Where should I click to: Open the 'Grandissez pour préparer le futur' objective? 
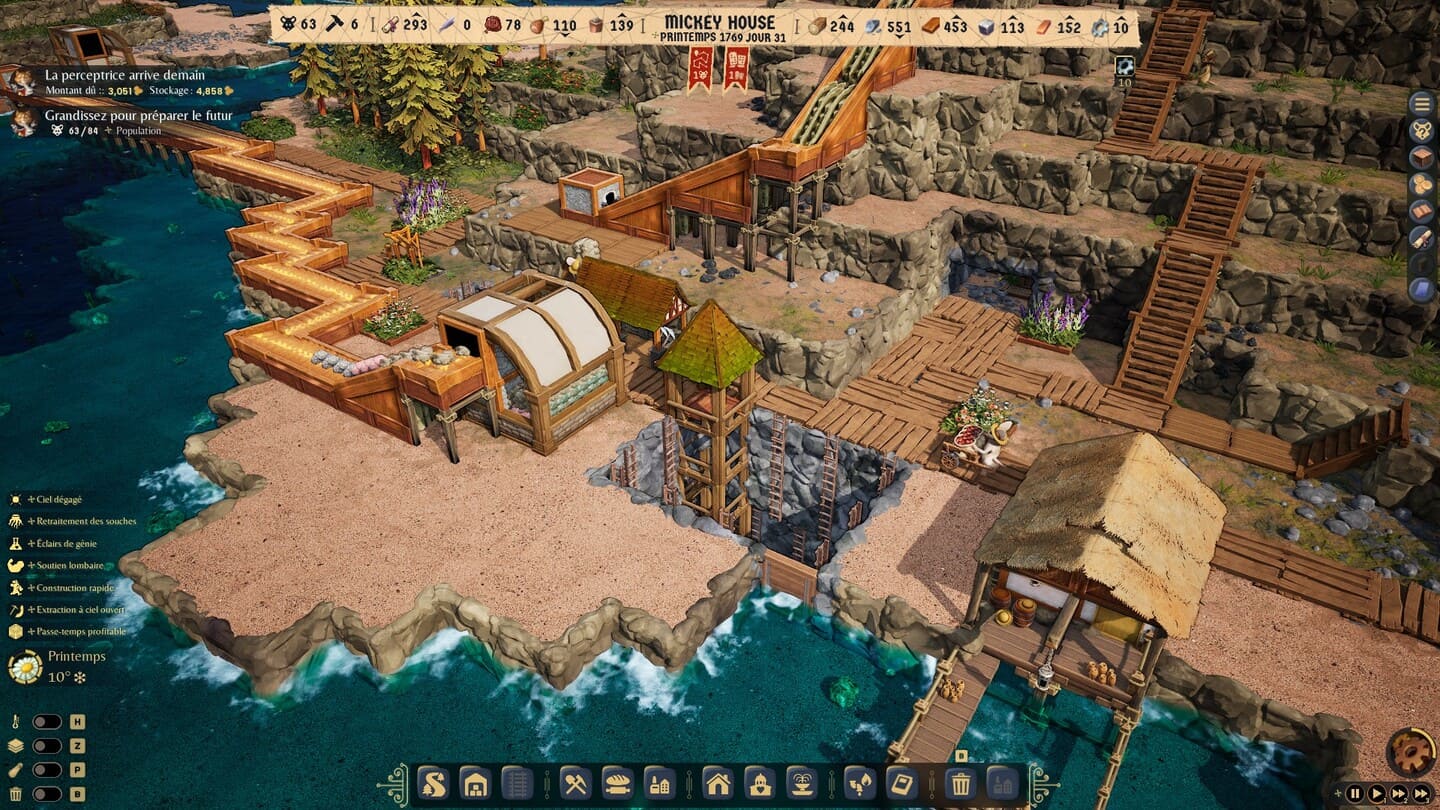138,116
